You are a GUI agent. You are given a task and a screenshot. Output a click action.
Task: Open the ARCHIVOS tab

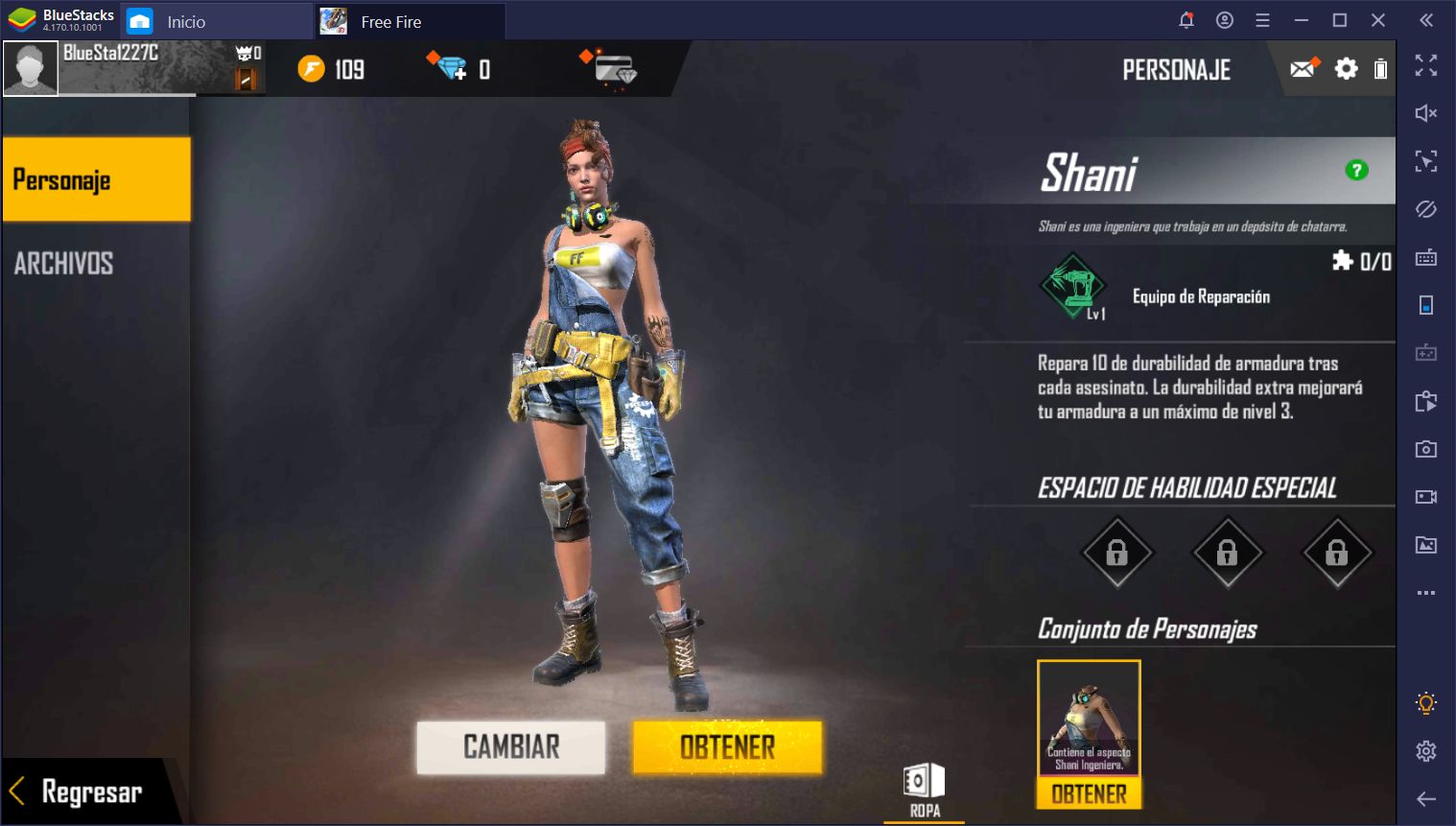64,263
